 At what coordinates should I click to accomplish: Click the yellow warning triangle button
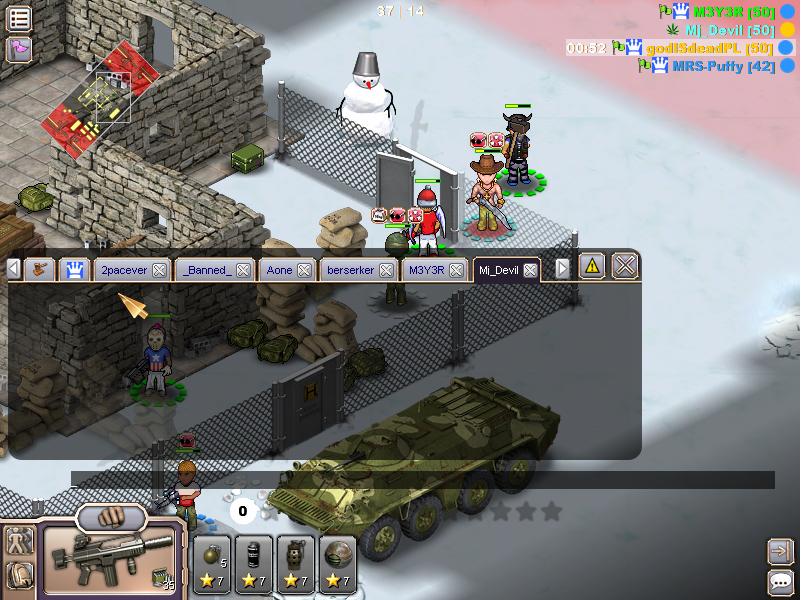592,266
